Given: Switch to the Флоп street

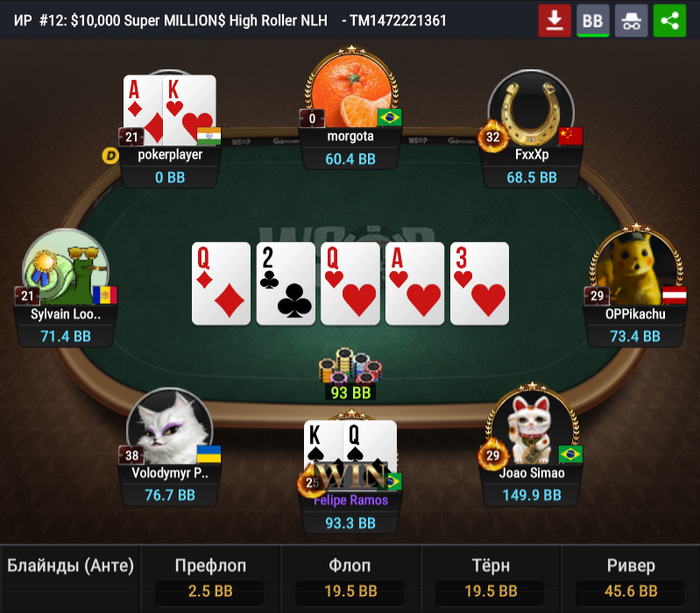Looking at the screenshot, I should click(x=350, y=578).
